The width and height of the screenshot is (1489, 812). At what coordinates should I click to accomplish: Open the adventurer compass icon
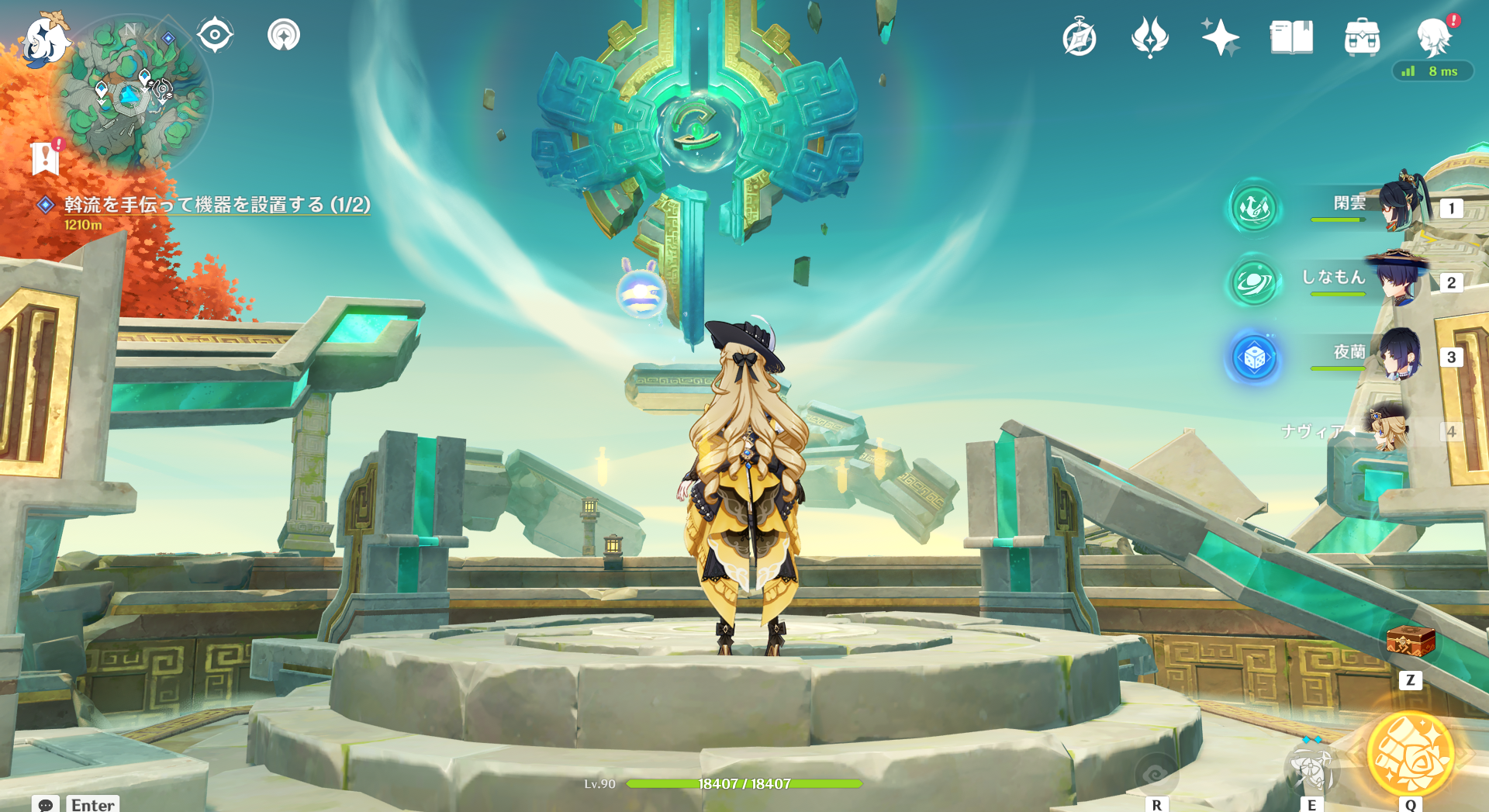(1080, 38)
